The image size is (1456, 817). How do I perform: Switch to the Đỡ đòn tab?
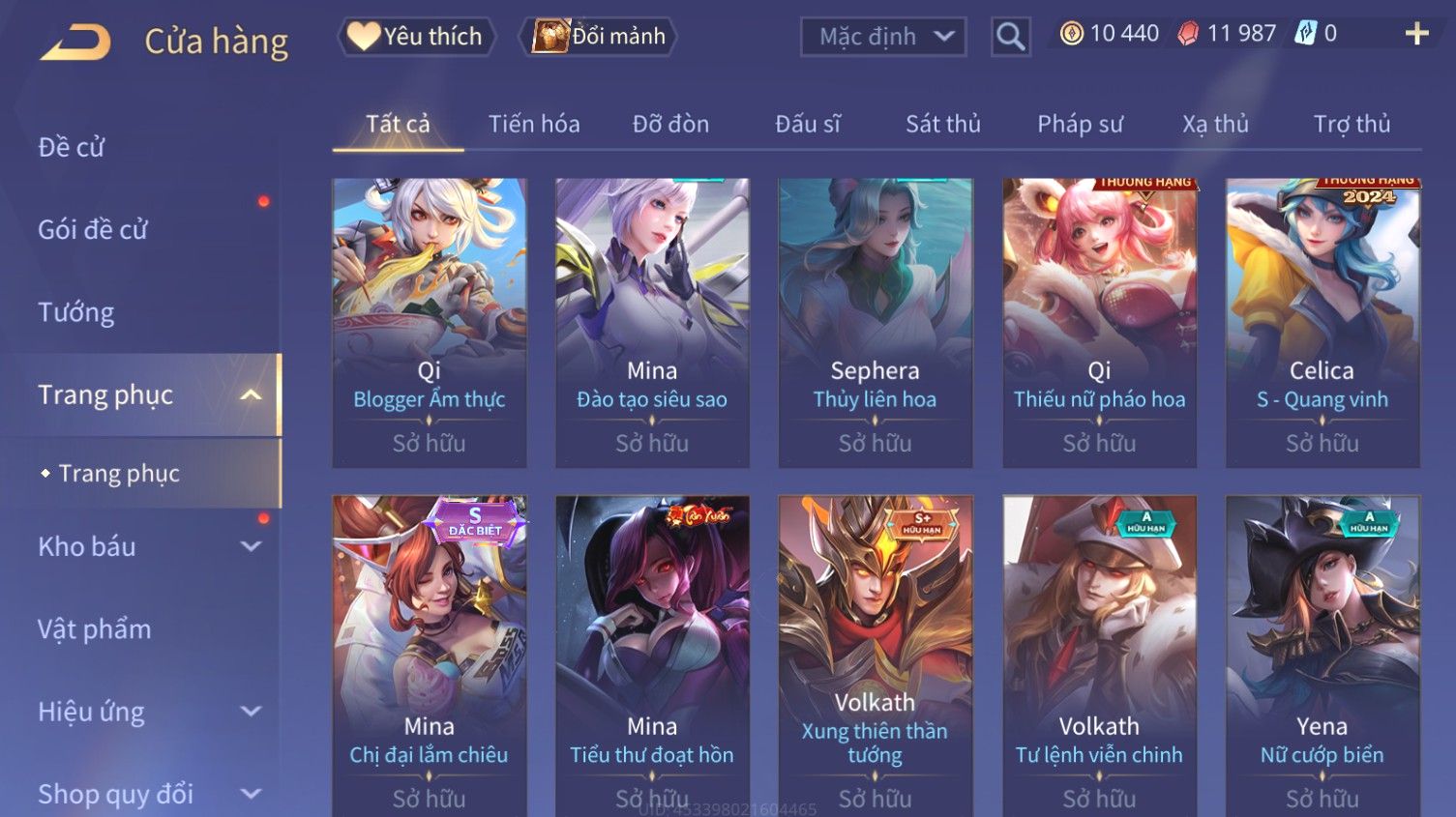point(670,124)
